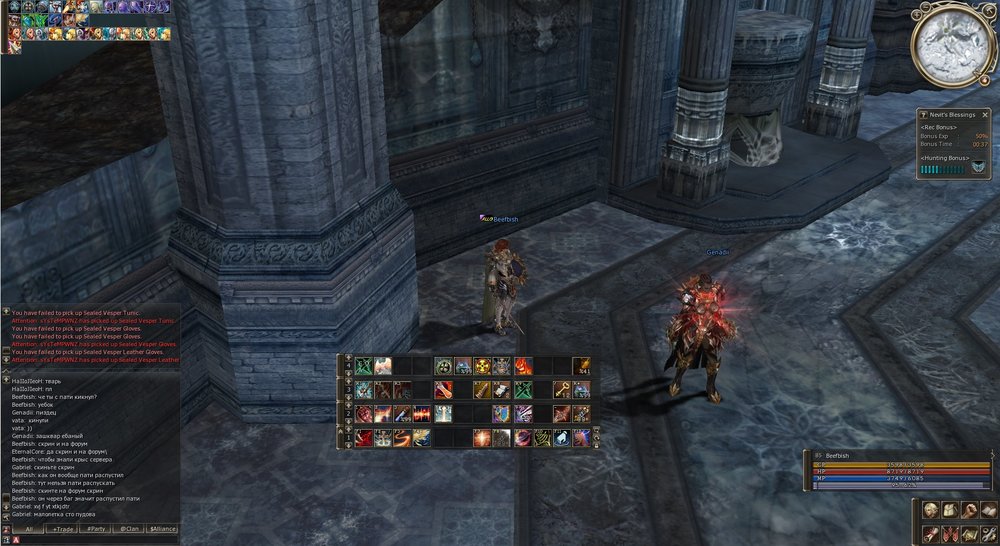Select the Nevit's Blessings panel header
This screenshot has height=546, width=1000.
coord(952,114)
